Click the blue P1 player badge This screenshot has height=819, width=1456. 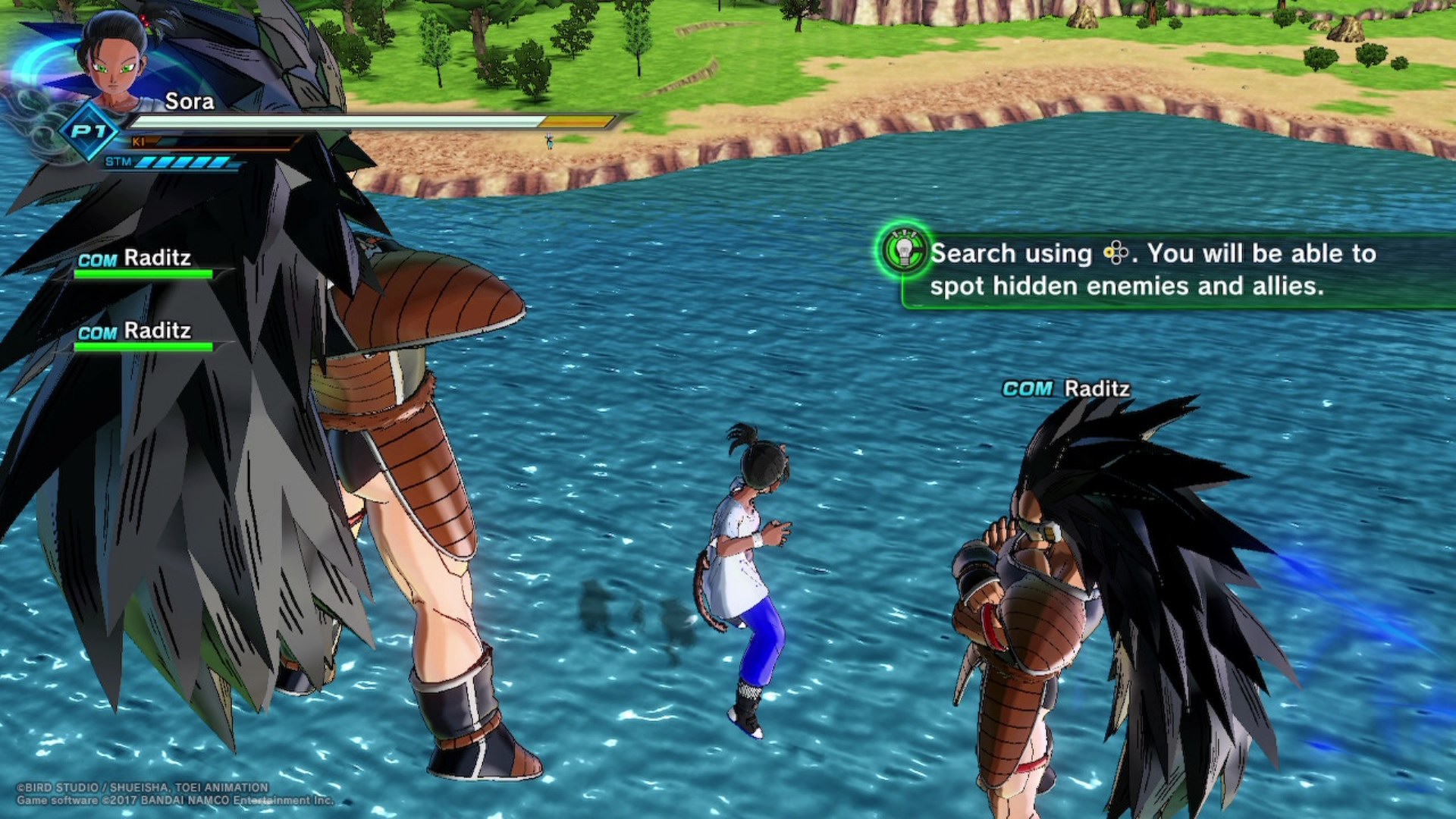click(x=89, y=132)
